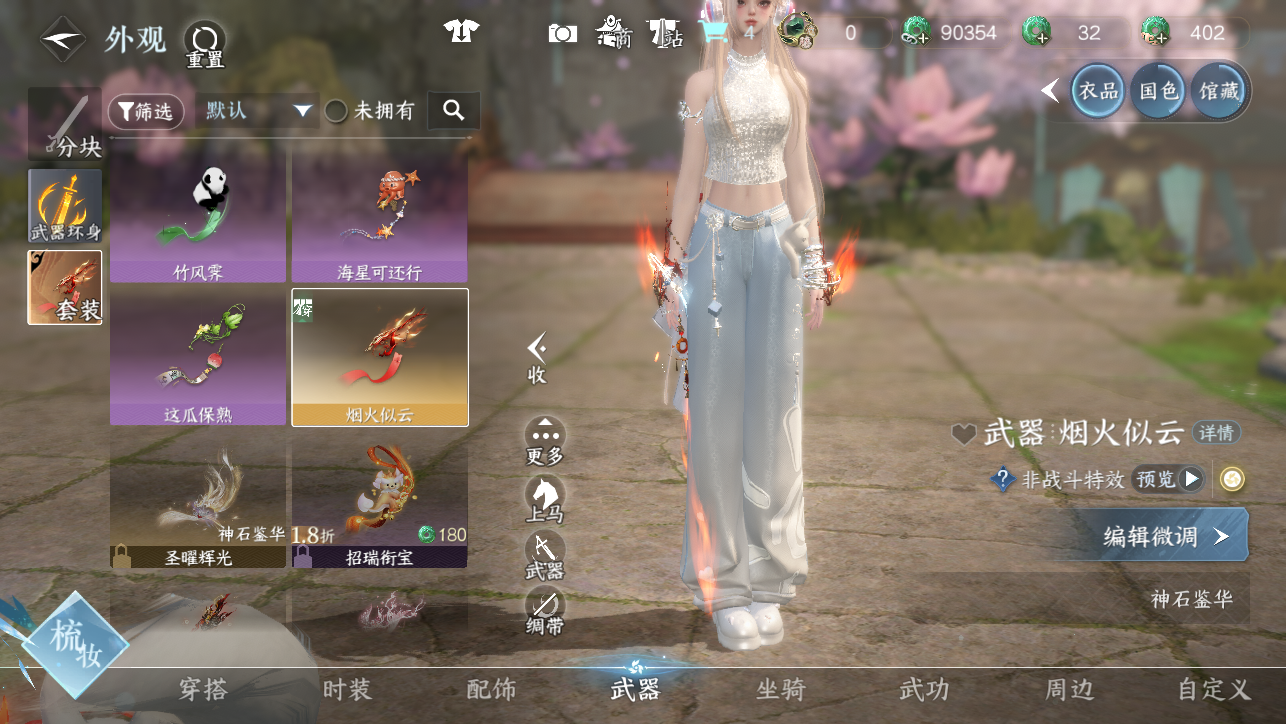Toggle the 上马 mount preview

pos(545,499)
